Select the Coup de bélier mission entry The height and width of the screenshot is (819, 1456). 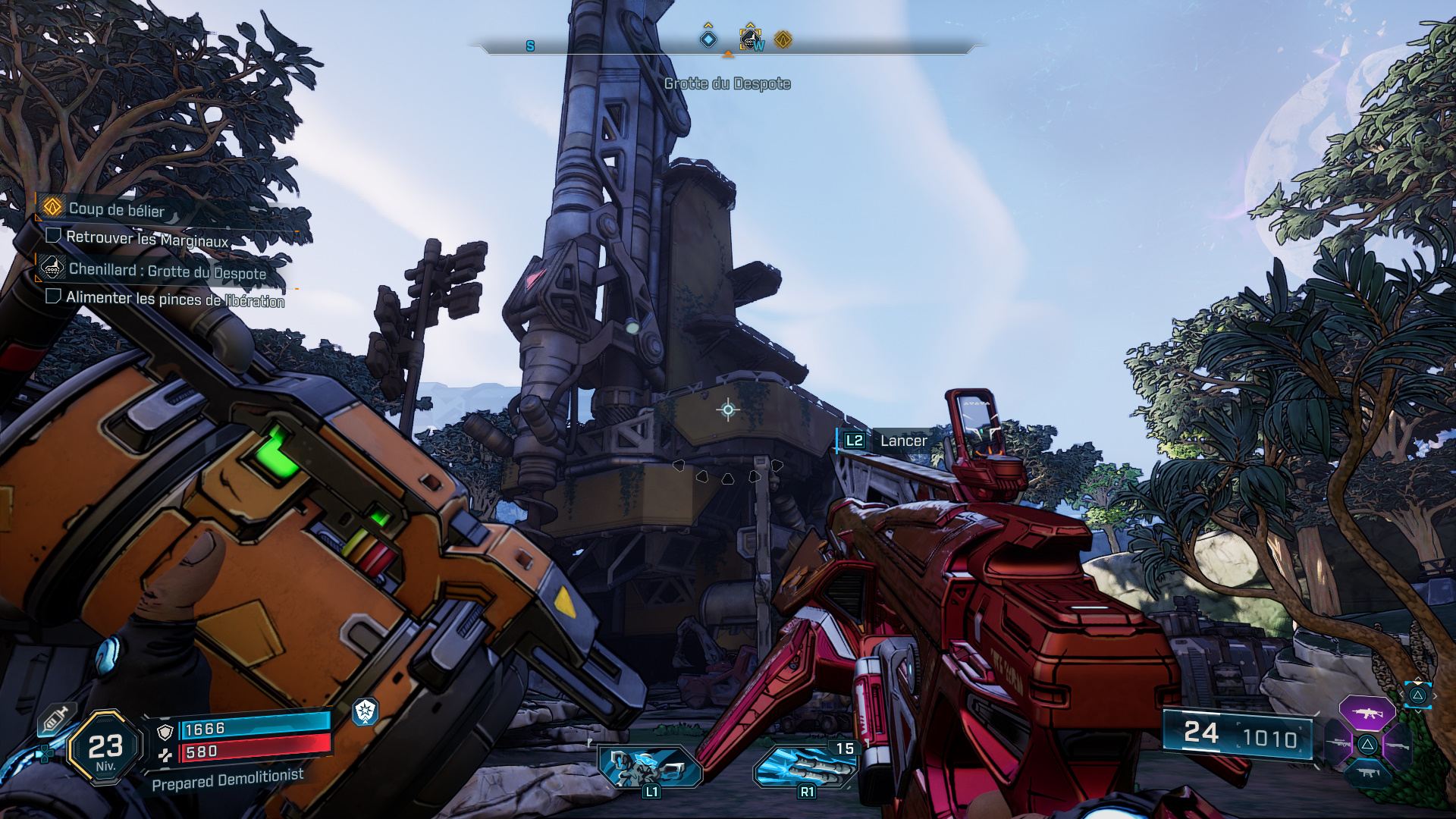118,210
